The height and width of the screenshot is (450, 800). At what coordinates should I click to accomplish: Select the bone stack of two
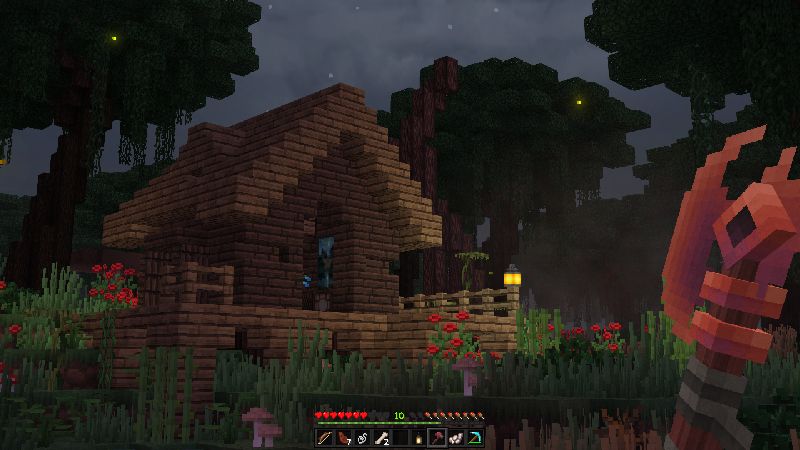click(x=381, y=438)
